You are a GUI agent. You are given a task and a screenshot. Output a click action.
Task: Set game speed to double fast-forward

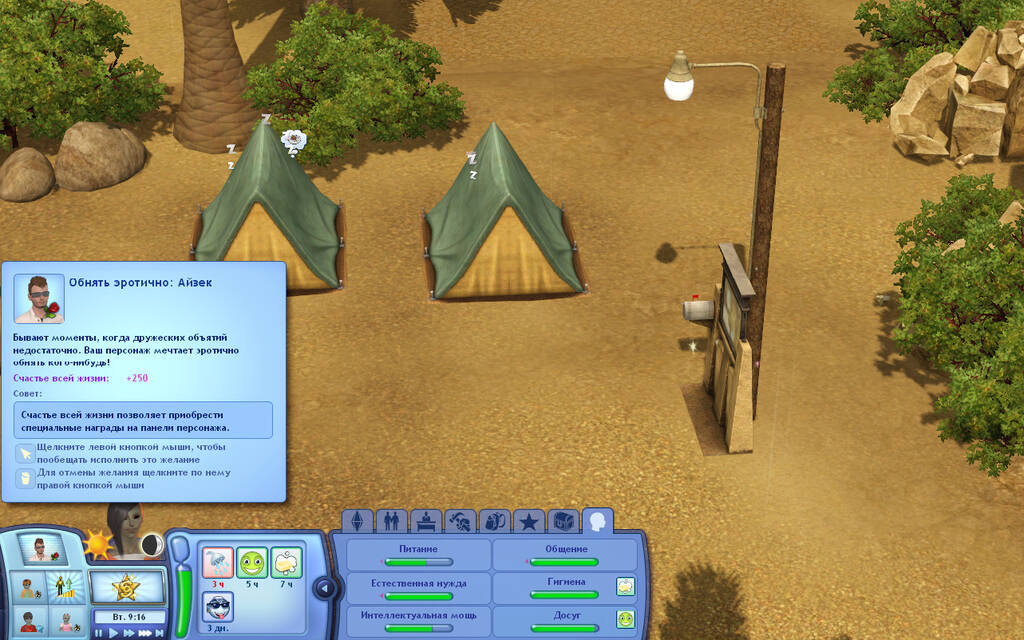tap(129, 632)
